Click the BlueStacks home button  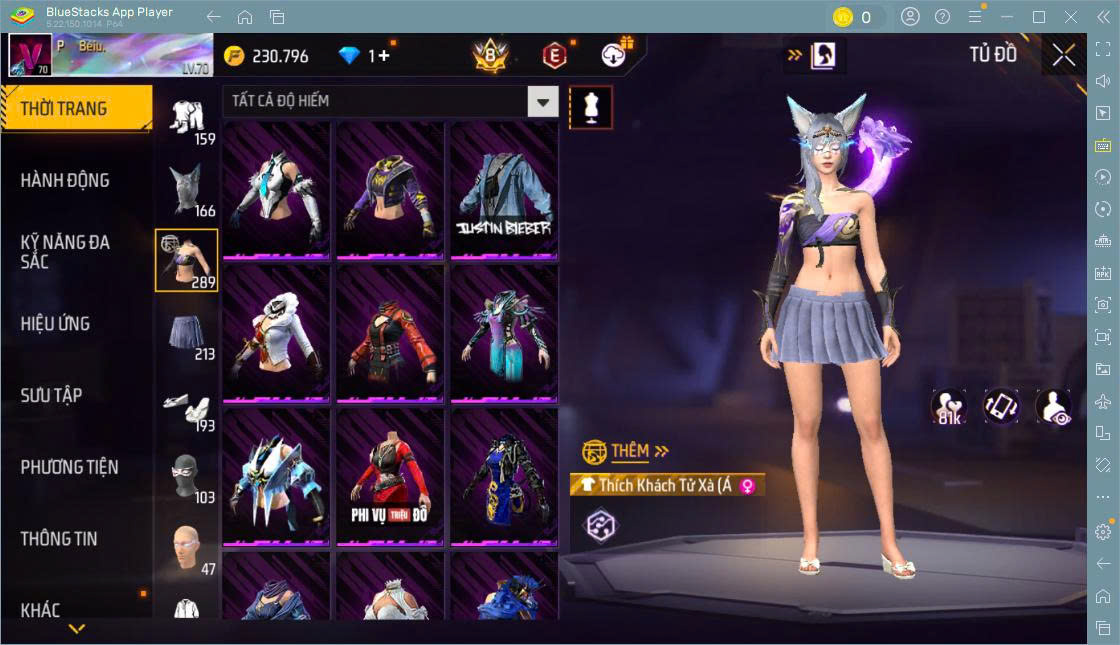(245, 17)
